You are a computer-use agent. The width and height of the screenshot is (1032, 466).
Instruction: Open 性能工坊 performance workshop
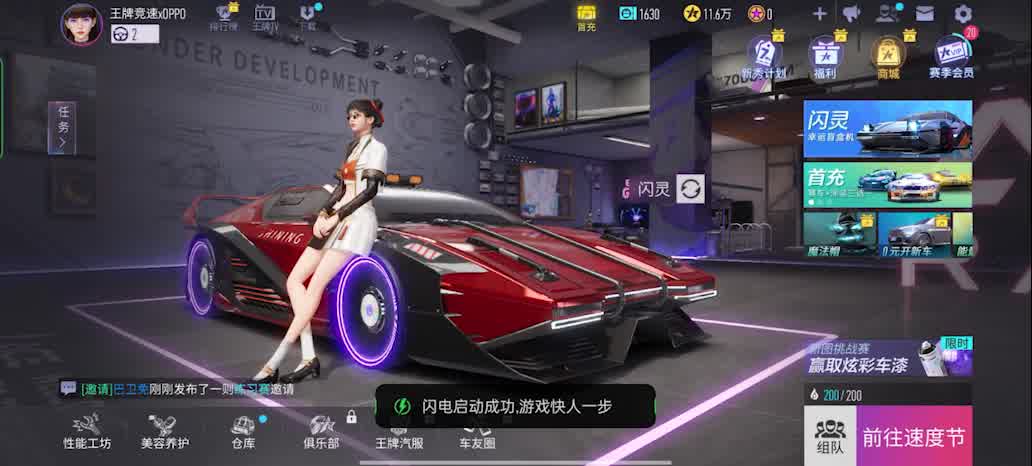click(x=87, y=432)
